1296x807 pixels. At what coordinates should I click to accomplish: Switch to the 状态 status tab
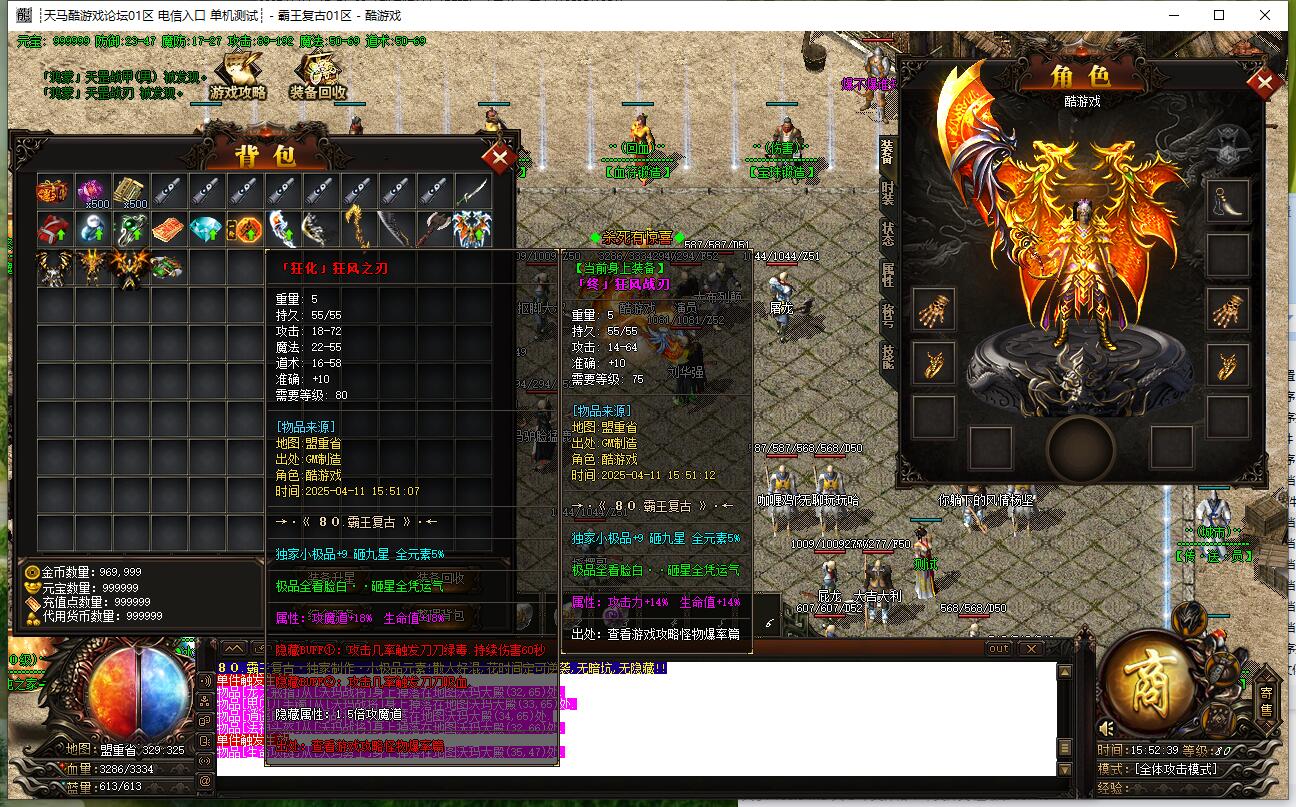coord(888,233)
